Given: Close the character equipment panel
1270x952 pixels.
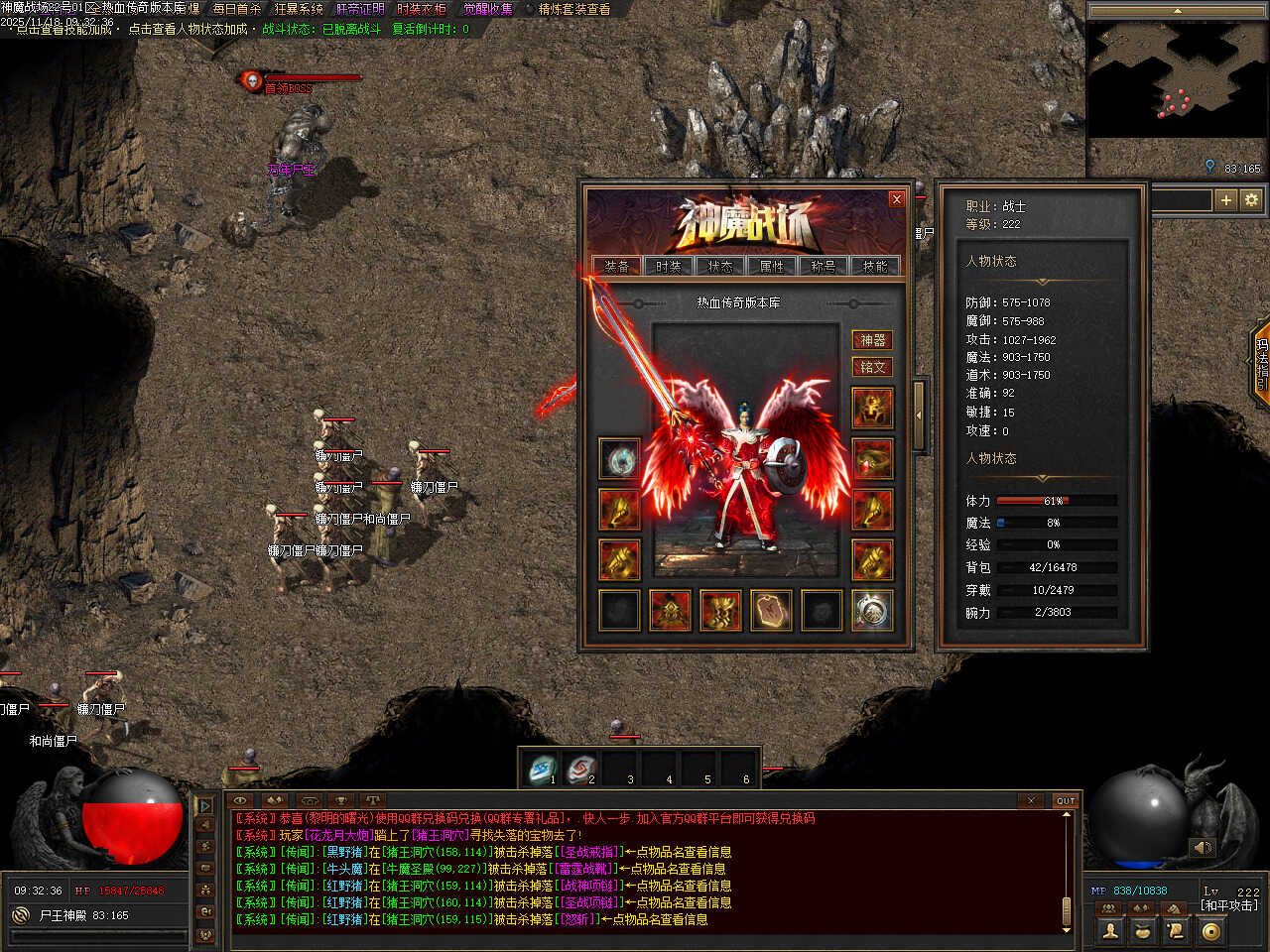Looking at the screenshot, I should pos(896,199).
